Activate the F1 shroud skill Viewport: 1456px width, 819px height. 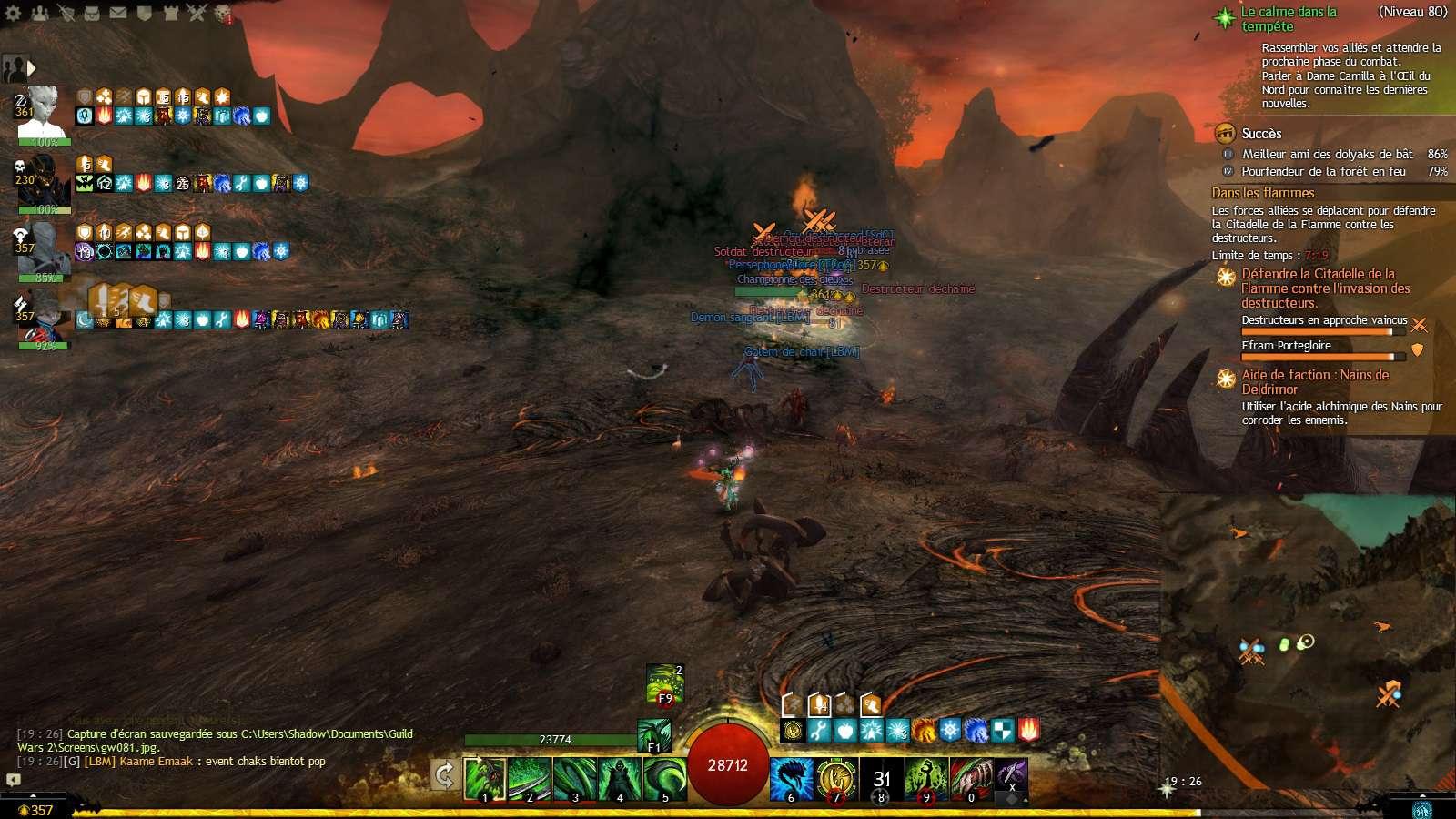(x=654, y=735)
